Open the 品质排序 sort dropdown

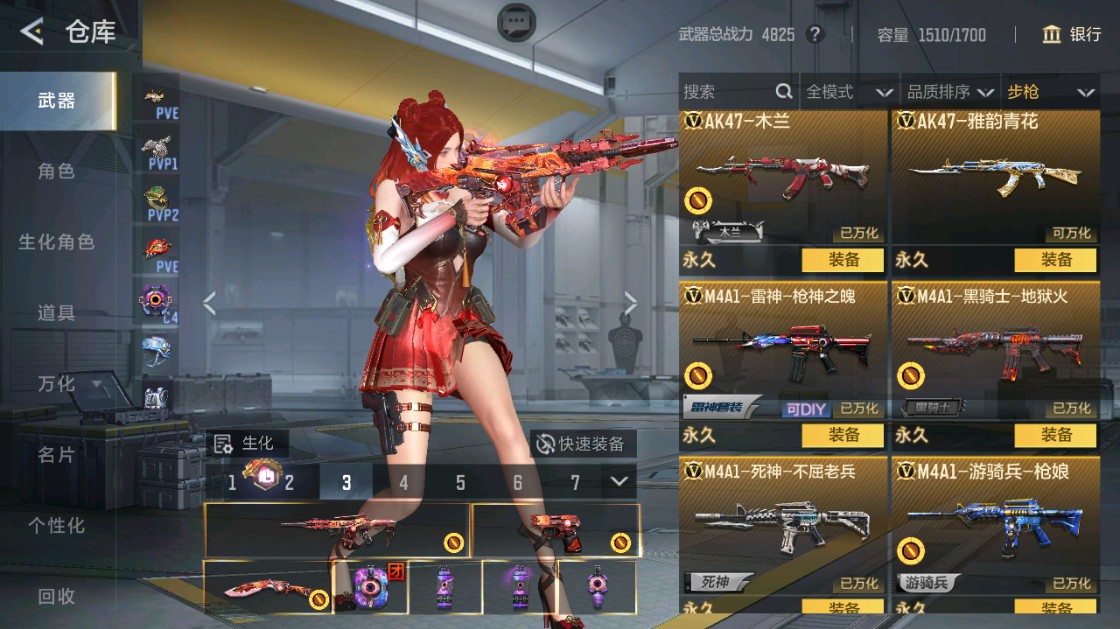950,92
